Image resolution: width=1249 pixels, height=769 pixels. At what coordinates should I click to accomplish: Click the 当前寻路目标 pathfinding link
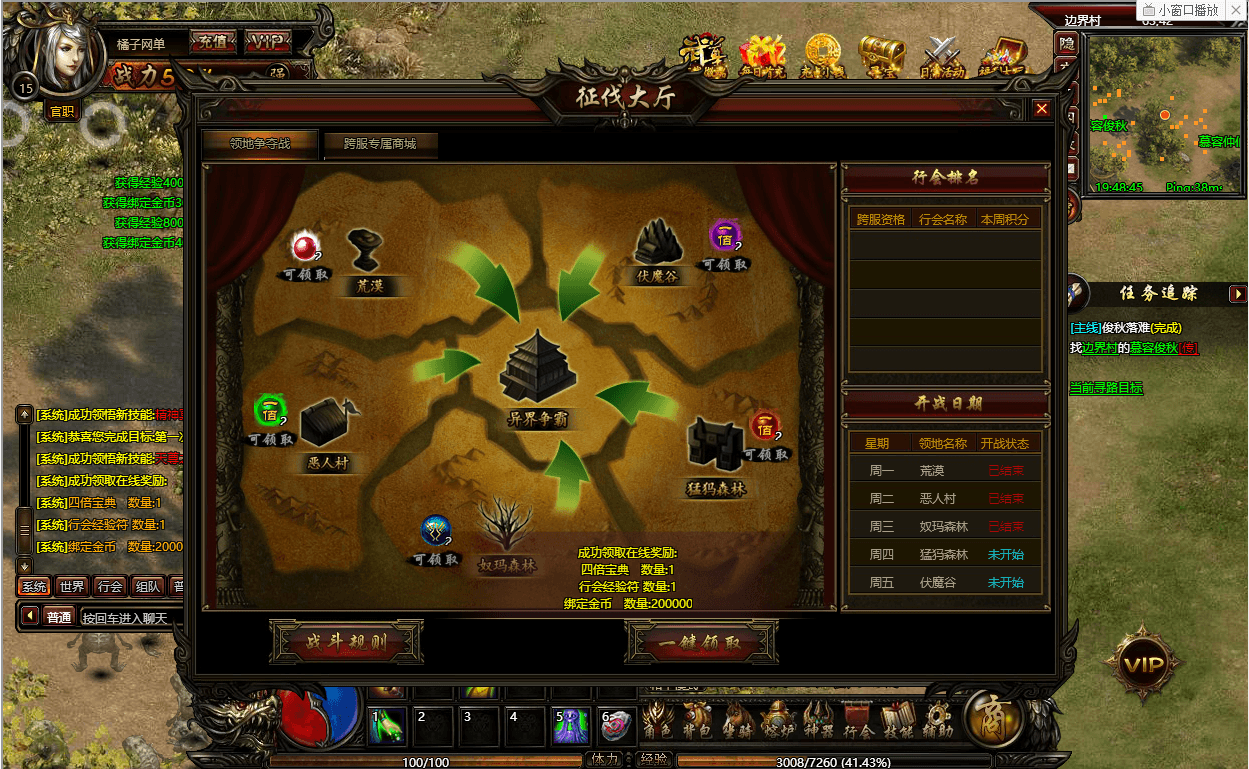click(1106, 388)
